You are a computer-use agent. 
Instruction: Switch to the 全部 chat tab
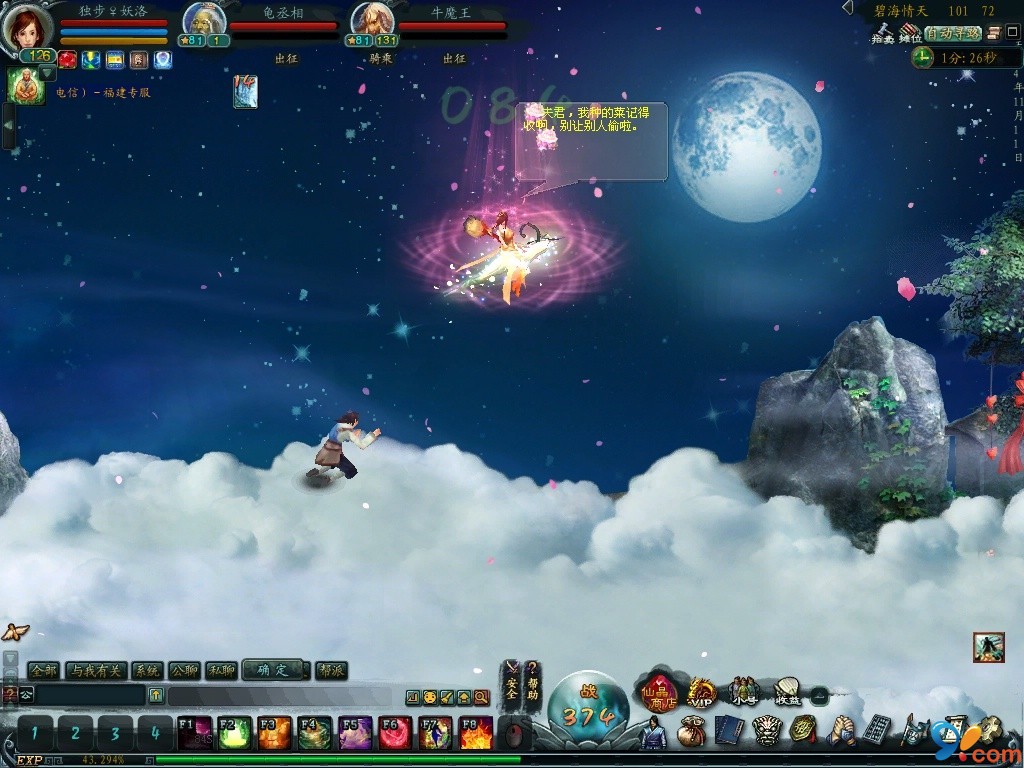(x=44, y=670)
